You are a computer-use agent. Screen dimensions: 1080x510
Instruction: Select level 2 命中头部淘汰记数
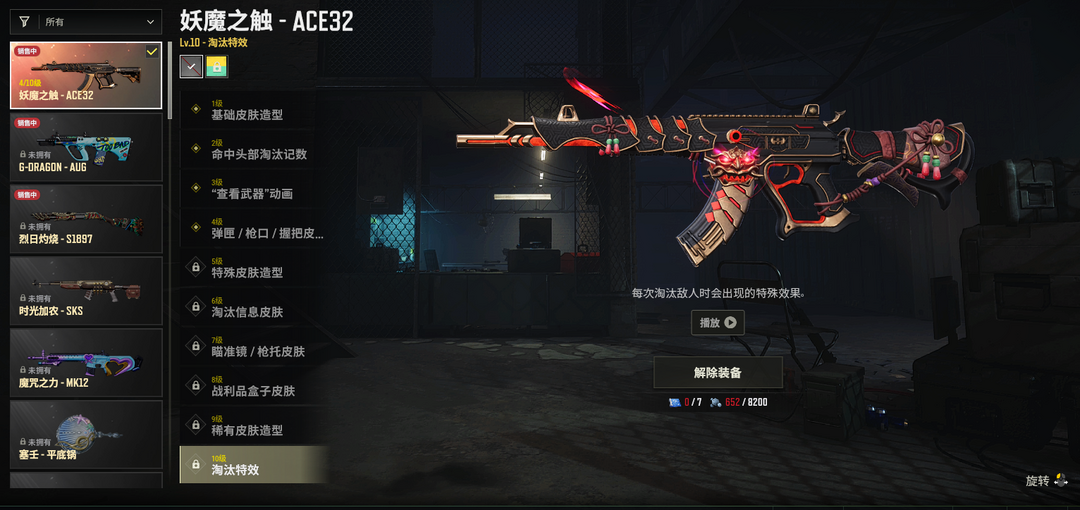point(254,150)
